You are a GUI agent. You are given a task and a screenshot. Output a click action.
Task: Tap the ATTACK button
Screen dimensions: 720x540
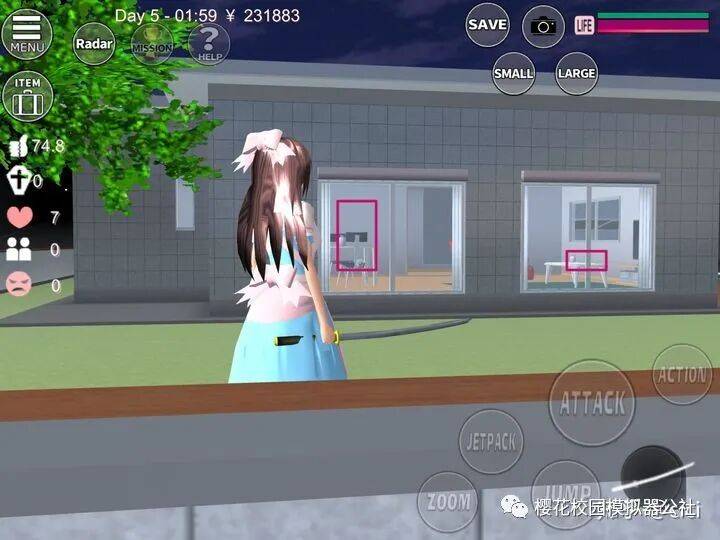click(592, 402)
